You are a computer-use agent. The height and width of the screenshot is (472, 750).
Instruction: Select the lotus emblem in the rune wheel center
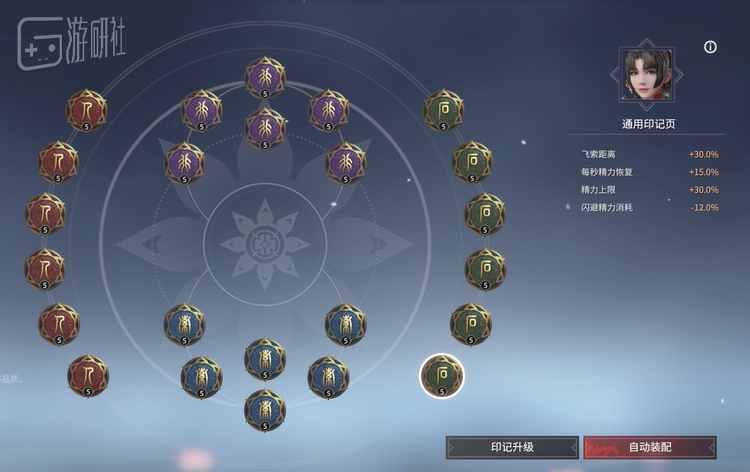click(x=265, y=243)
